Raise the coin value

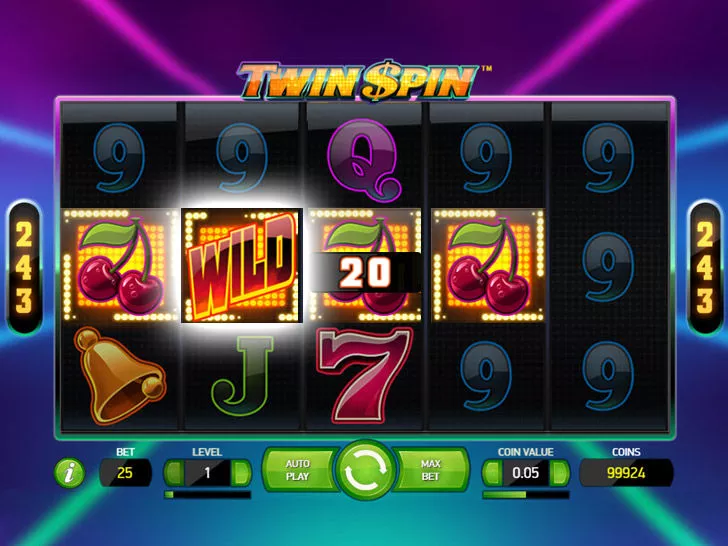[559, 473]
